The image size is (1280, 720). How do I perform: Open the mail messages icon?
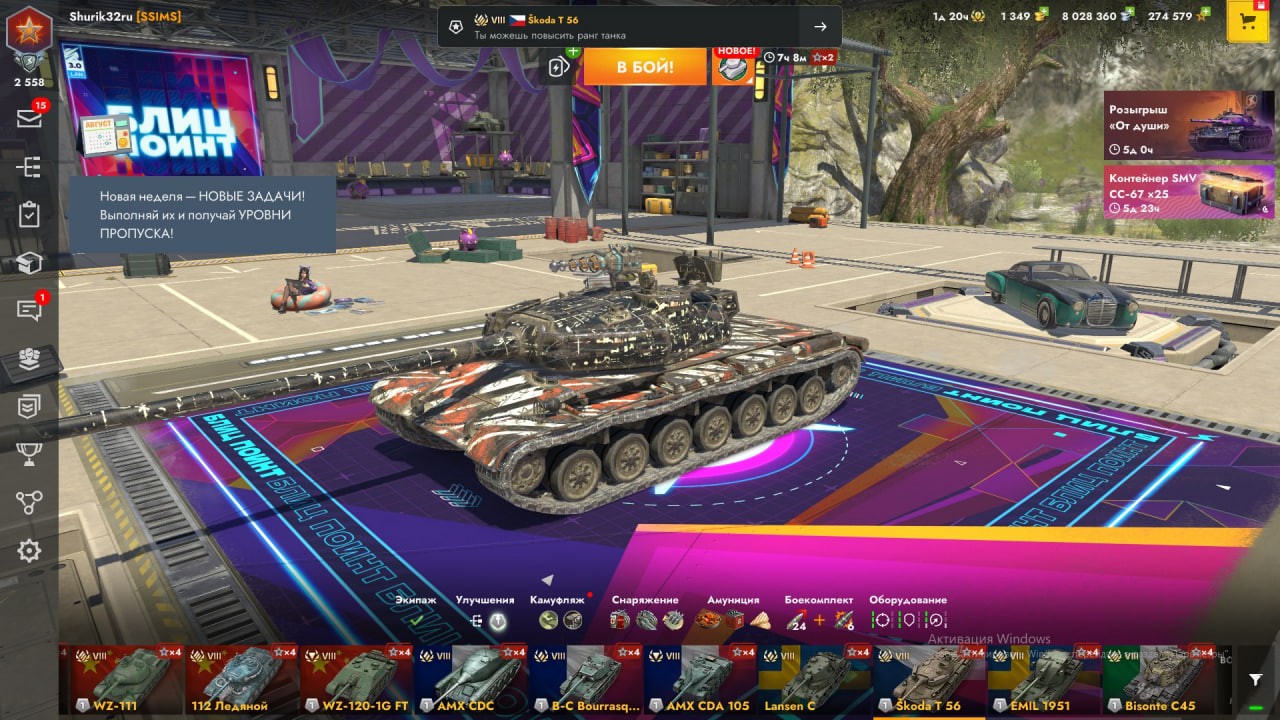click(x=29, y=118)
